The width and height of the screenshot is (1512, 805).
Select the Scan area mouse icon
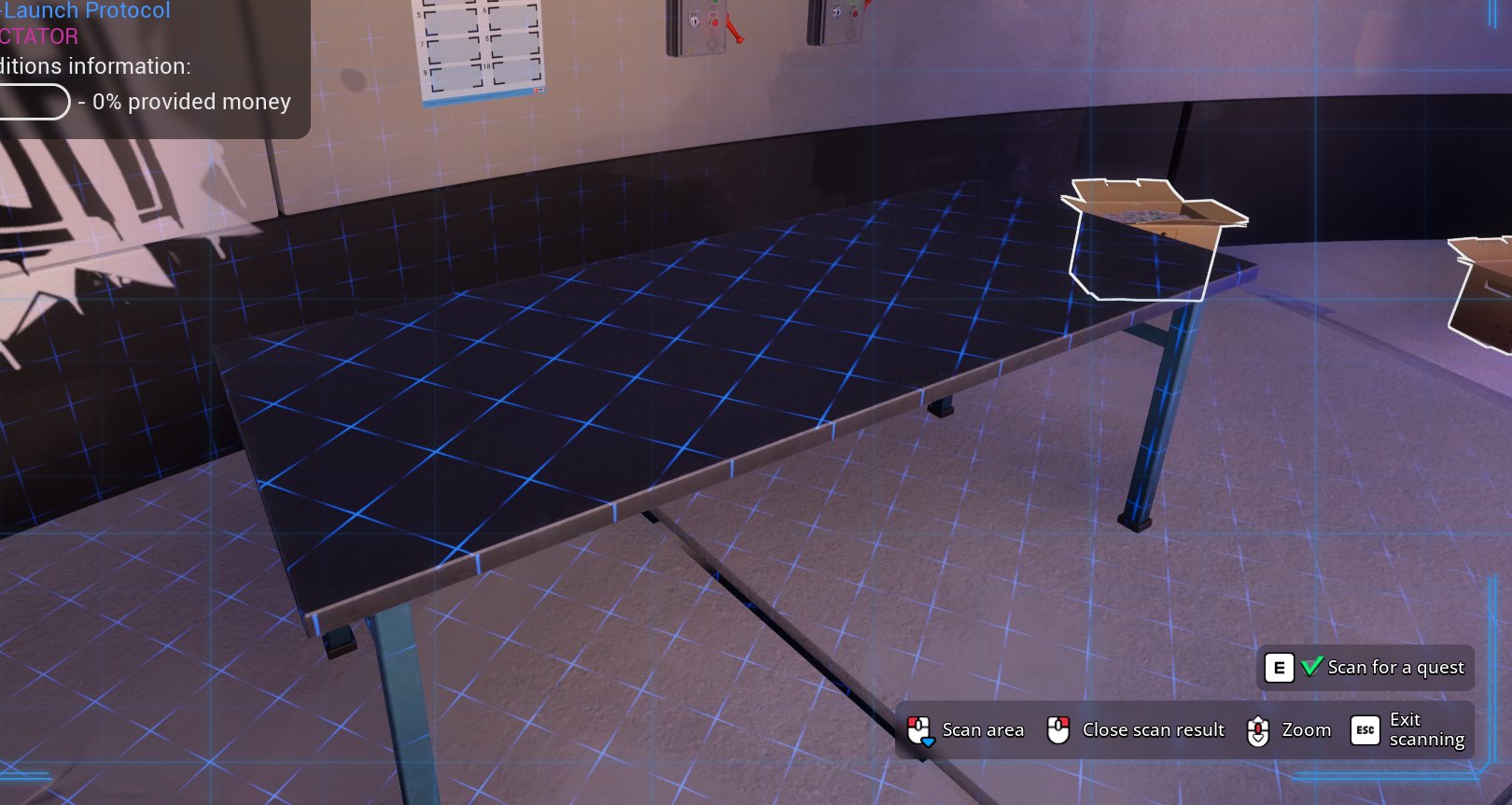click(920, 728)
